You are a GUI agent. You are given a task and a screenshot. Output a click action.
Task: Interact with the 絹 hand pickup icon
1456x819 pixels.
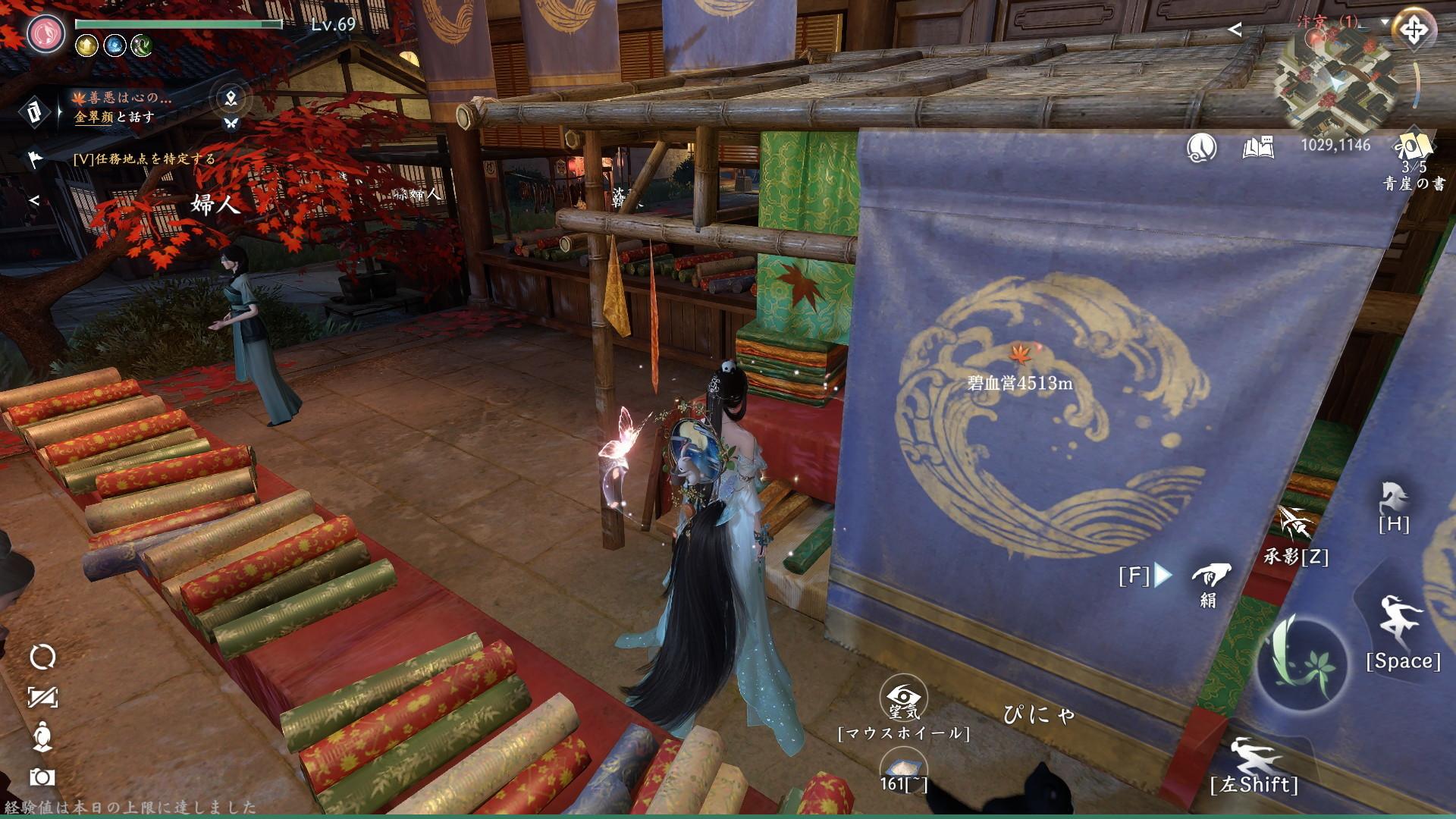pyautogui.click(x=1210, y=577)
